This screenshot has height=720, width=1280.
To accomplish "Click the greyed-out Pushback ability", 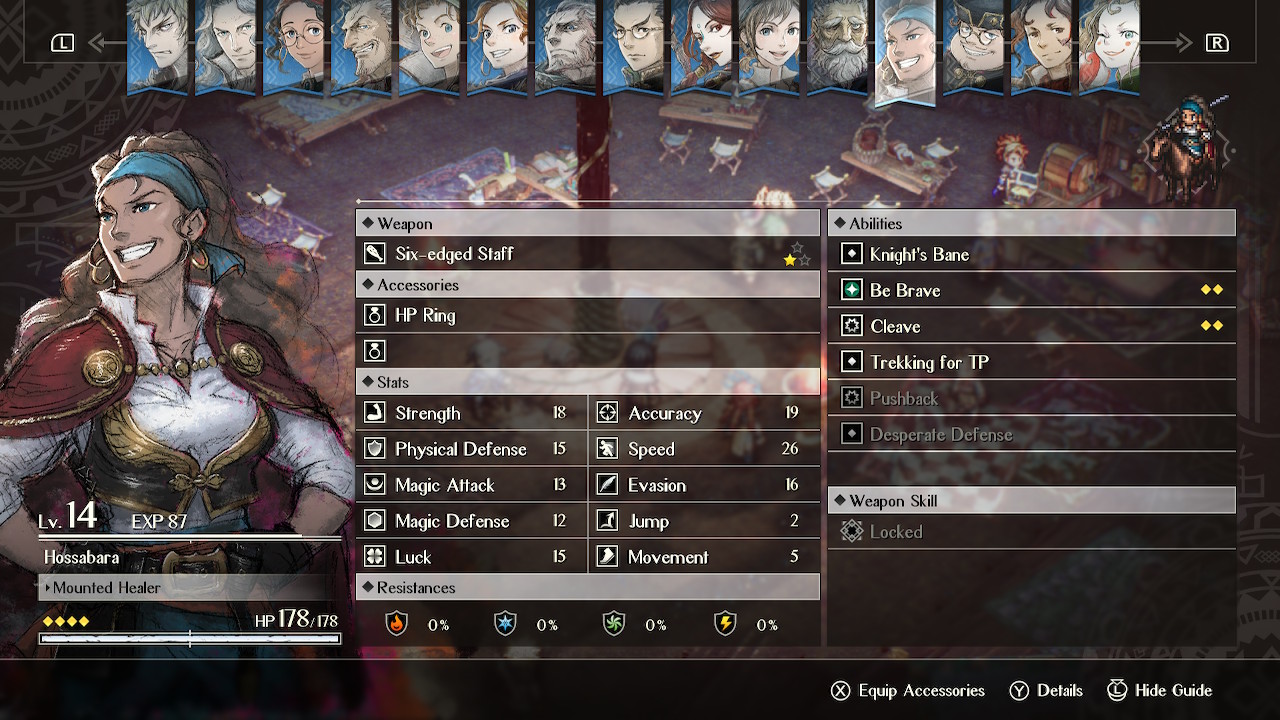I will pos(1031,399).
